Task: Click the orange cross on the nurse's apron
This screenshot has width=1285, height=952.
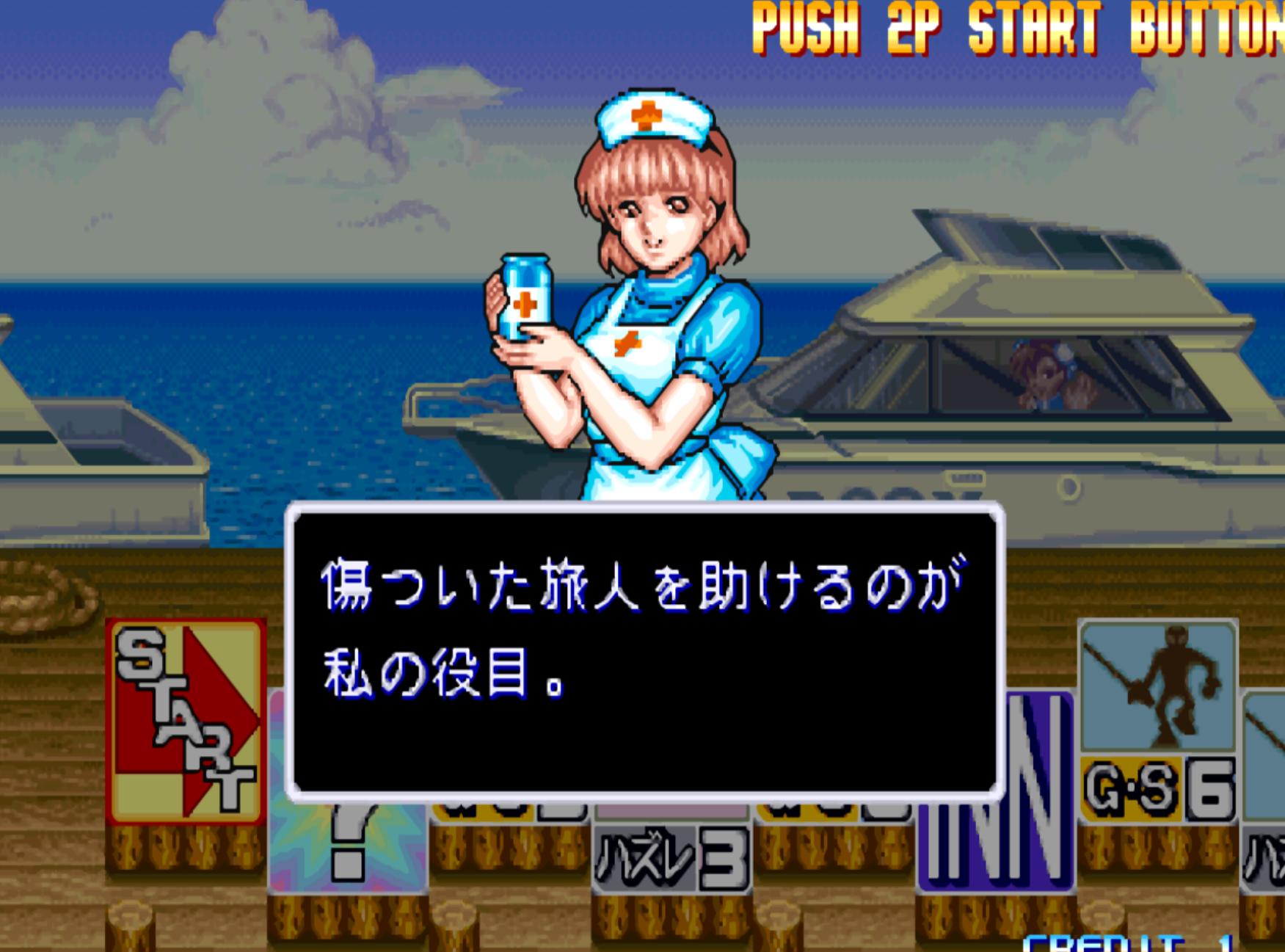Action: click(627, 341)
